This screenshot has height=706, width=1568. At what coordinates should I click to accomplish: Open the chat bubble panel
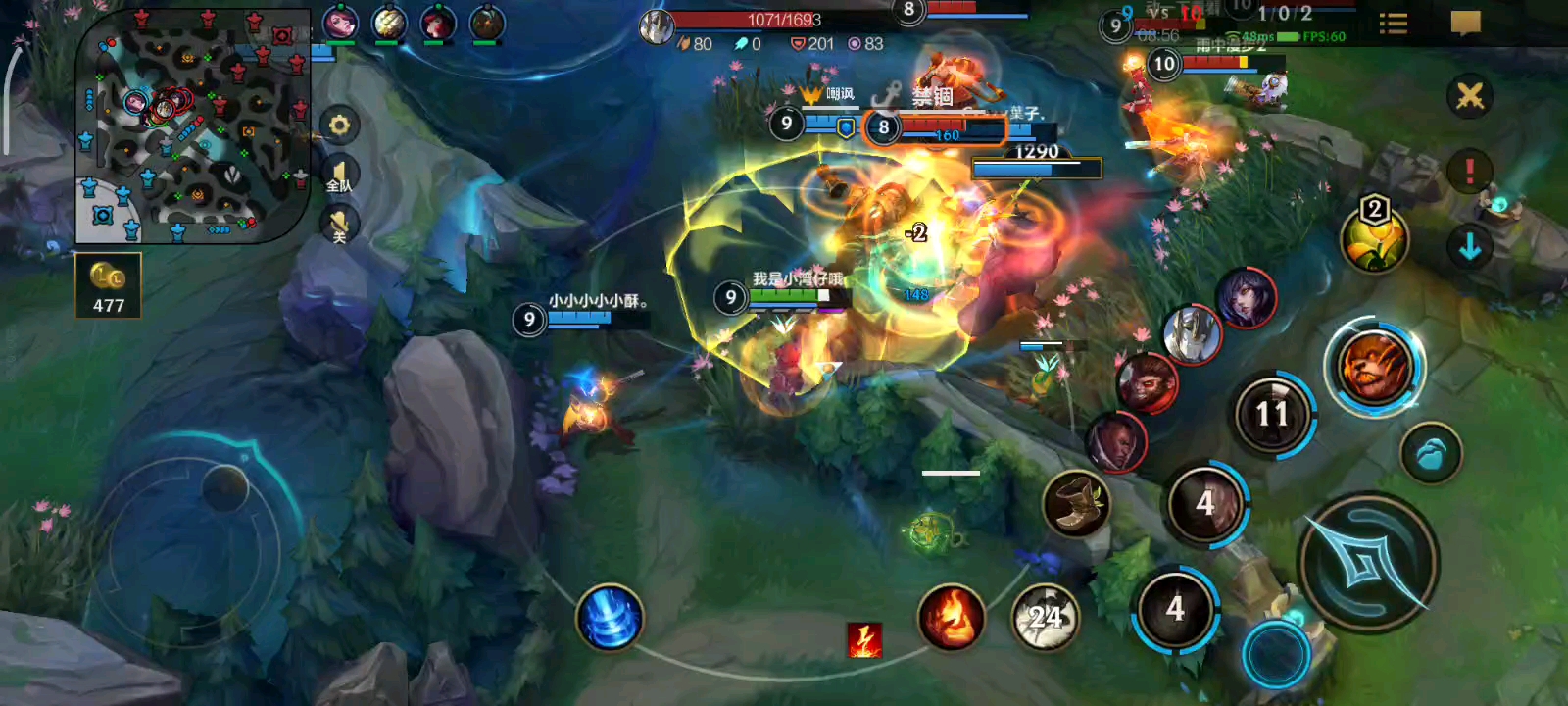click(1465, 23)
